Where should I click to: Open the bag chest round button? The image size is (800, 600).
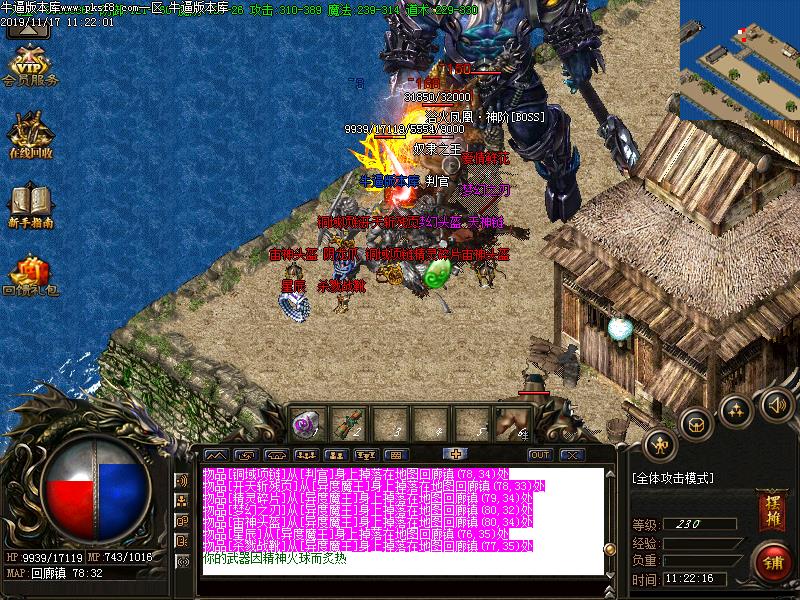point(697,423)
